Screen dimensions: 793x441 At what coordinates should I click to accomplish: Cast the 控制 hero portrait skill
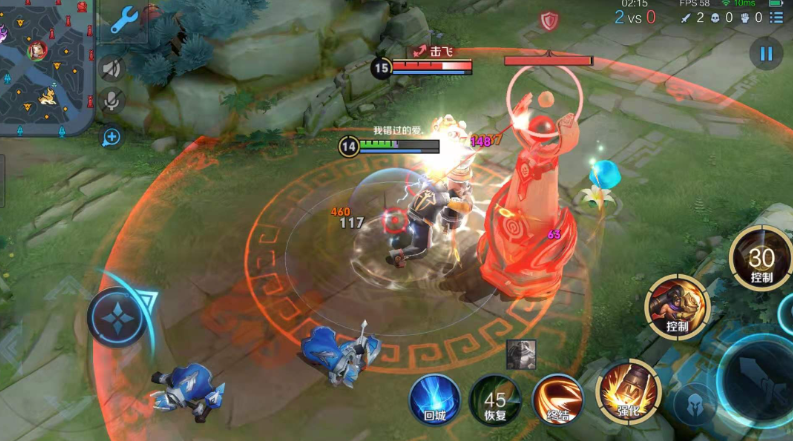[677, 305]
